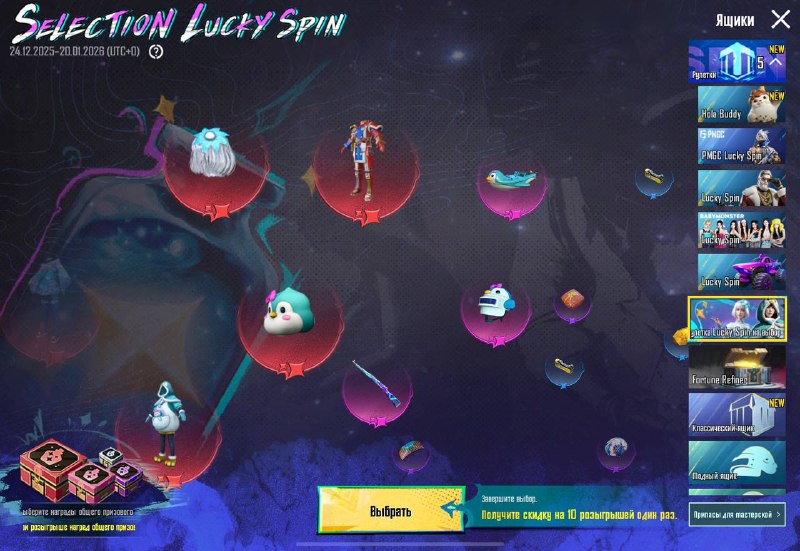Open the Hola Buddy crate entry
This screenshot has height=551, width=800.
742,104
